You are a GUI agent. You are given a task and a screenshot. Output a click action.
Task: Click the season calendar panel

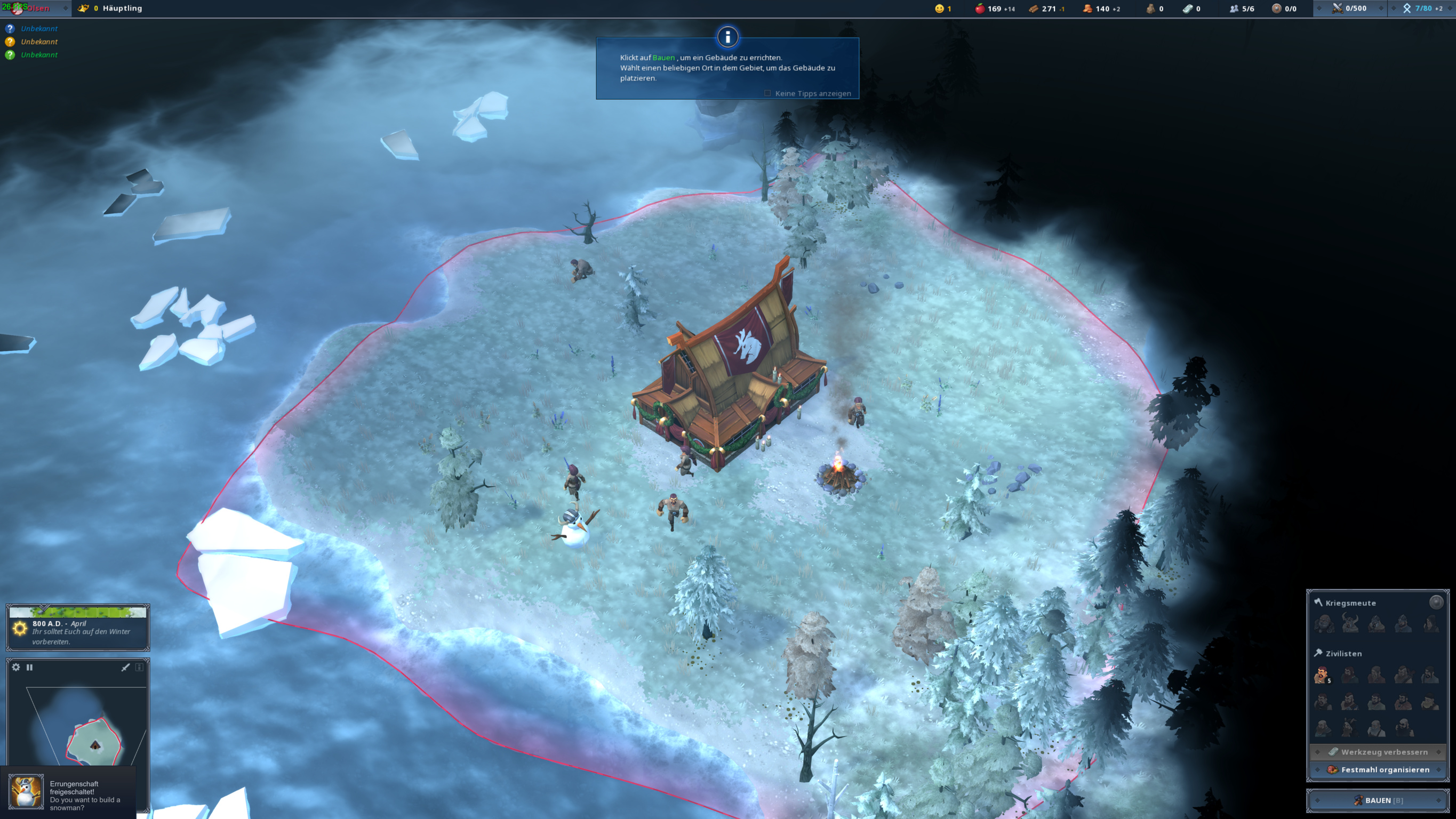(78, 628)
